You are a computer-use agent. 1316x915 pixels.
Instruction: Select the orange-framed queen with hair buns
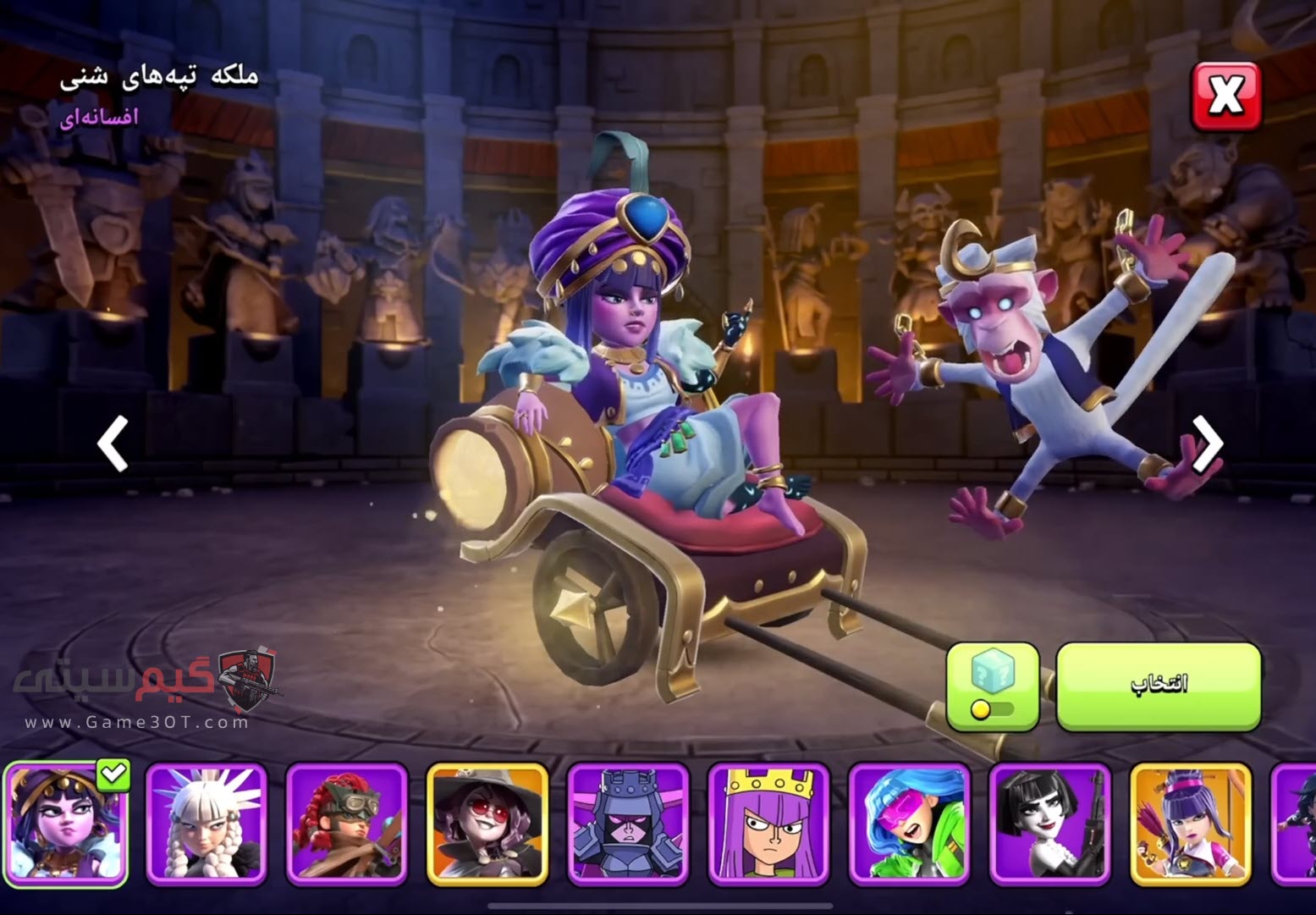[1190, 823]
